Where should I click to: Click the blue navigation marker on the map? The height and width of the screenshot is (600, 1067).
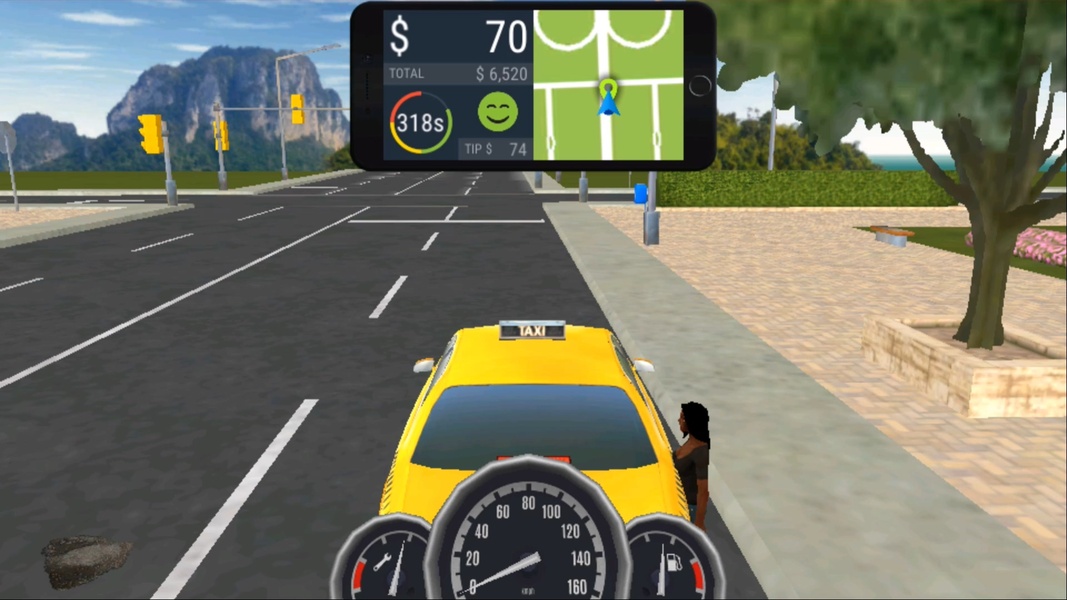pos(607,98)
